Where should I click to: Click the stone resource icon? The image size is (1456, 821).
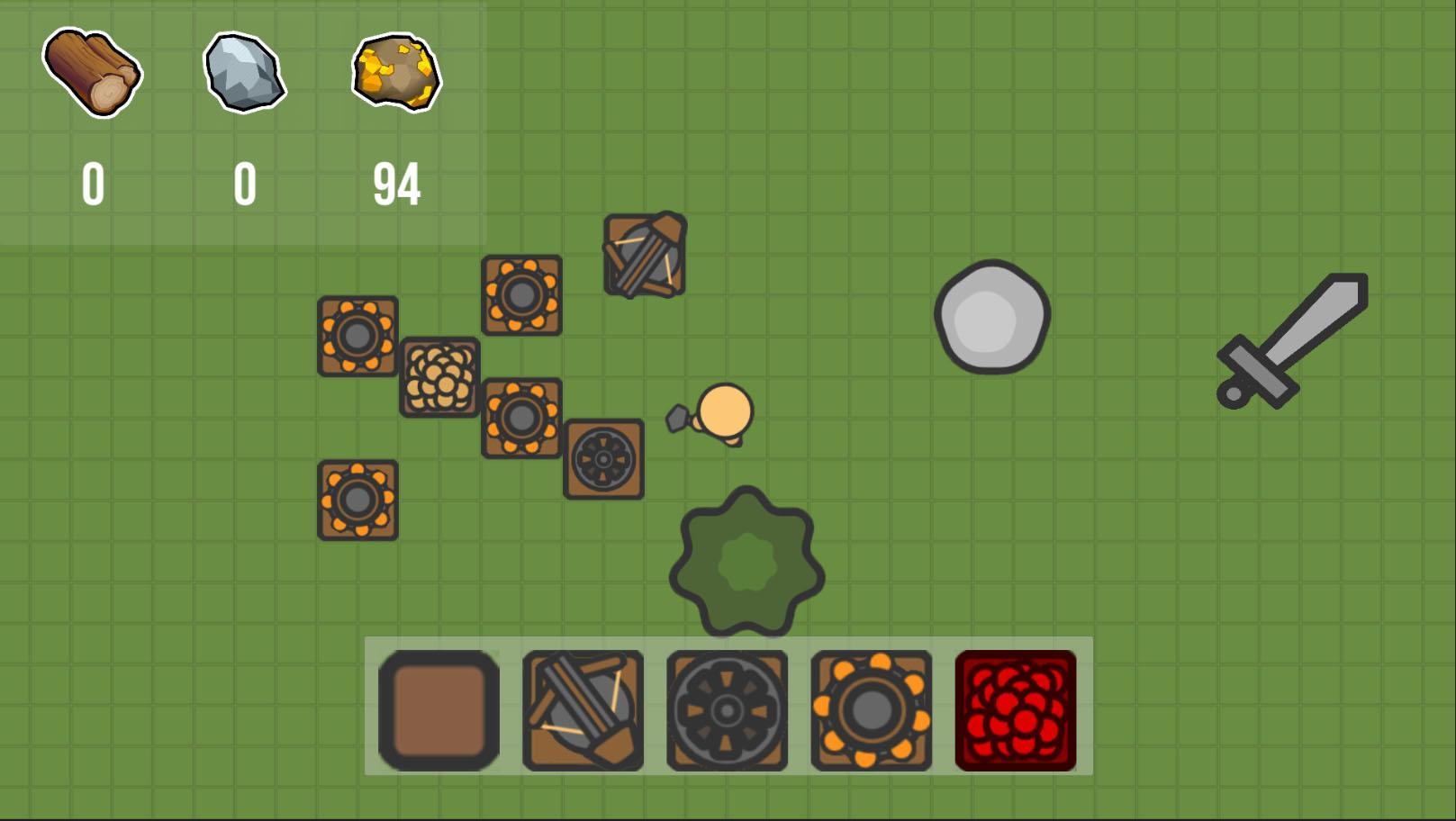pos(245,74)
